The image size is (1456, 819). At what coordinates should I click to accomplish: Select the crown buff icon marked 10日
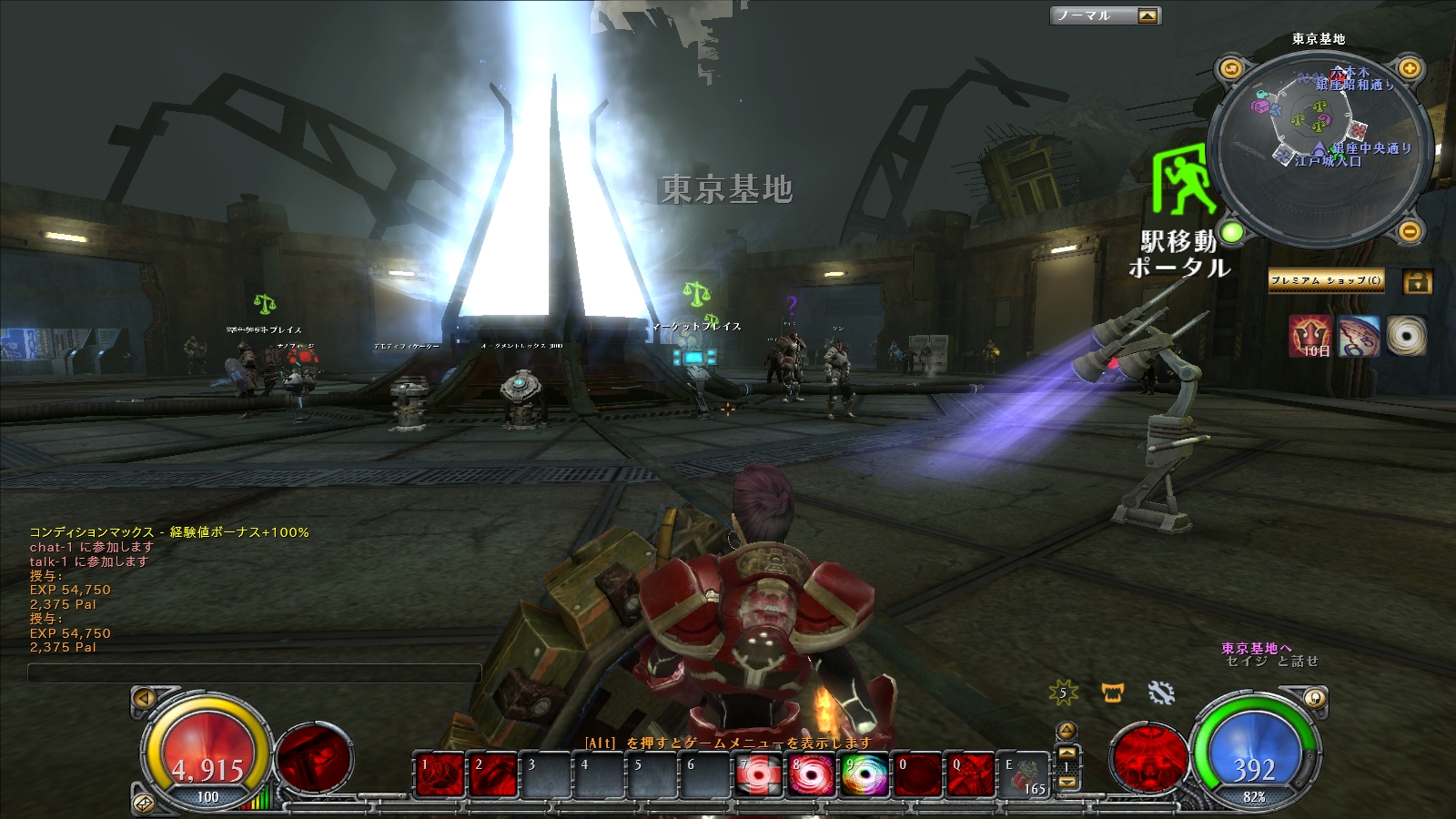[1309, 336]
